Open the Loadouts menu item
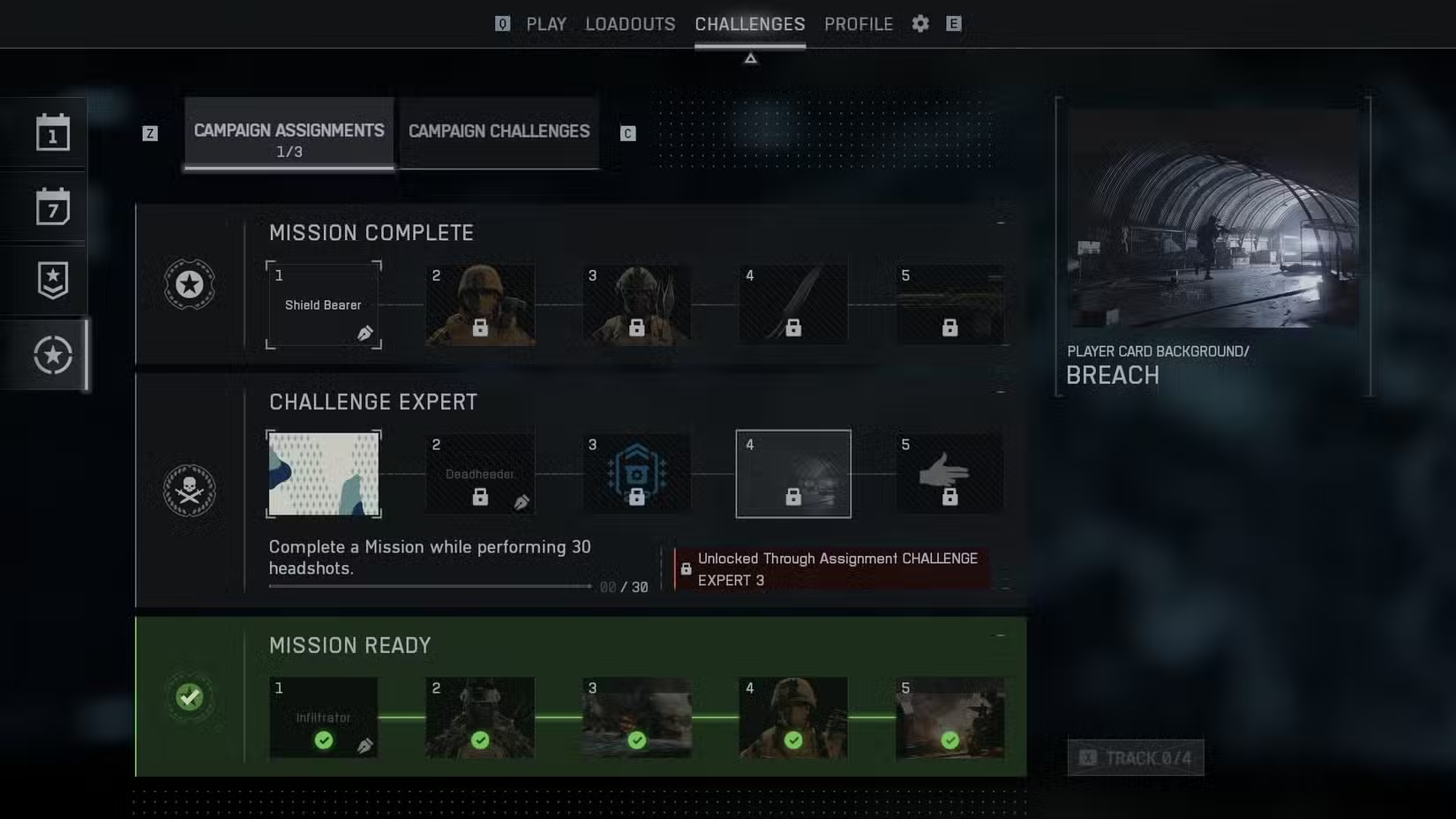 pos(629,24)
